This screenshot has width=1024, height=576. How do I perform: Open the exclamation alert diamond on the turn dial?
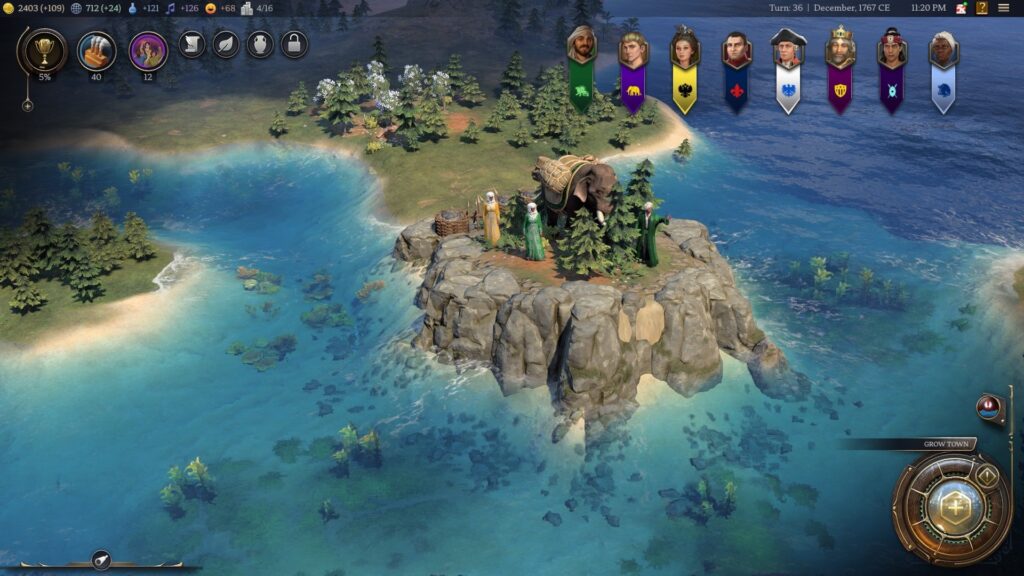point(987,476)
